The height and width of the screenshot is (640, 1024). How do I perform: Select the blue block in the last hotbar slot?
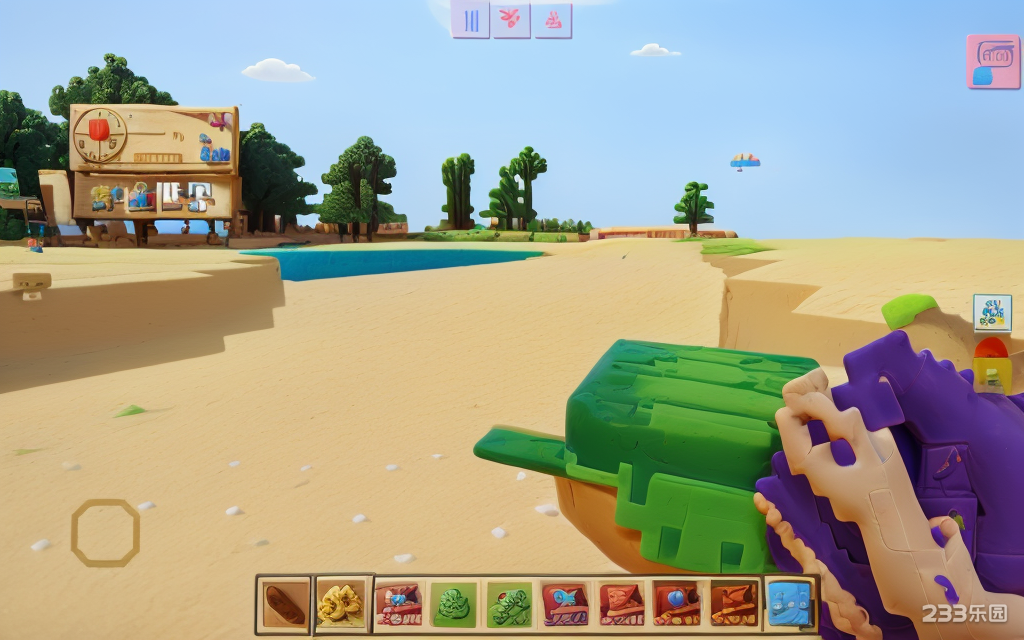[x=789, y=604]
